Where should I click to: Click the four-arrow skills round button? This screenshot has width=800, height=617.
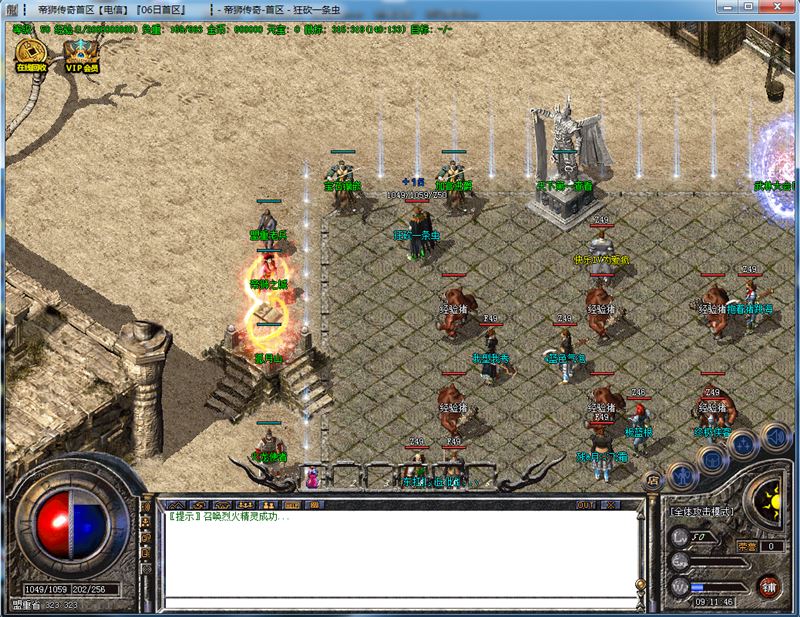click(743, 443)
